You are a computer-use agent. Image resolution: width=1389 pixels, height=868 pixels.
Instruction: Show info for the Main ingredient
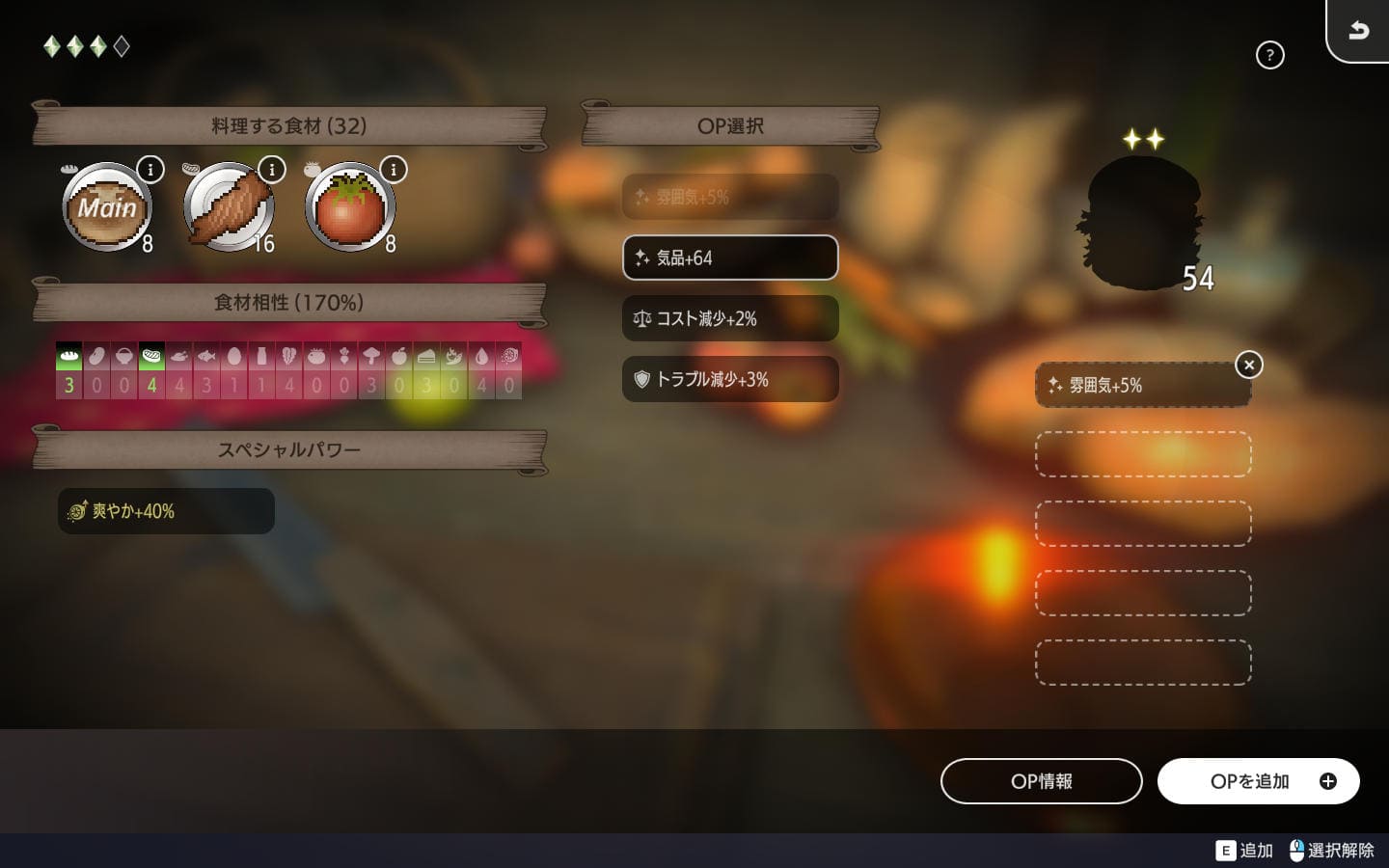pos(150,170)
